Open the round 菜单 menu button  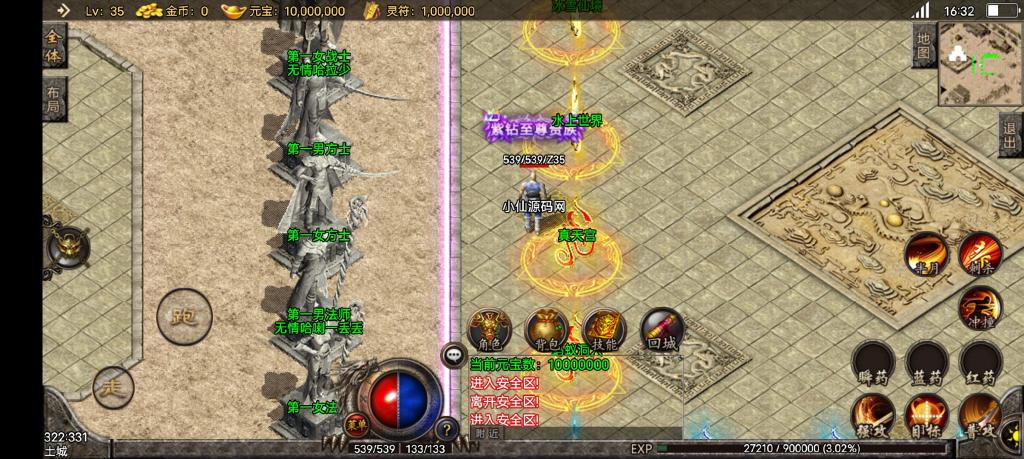352,425
